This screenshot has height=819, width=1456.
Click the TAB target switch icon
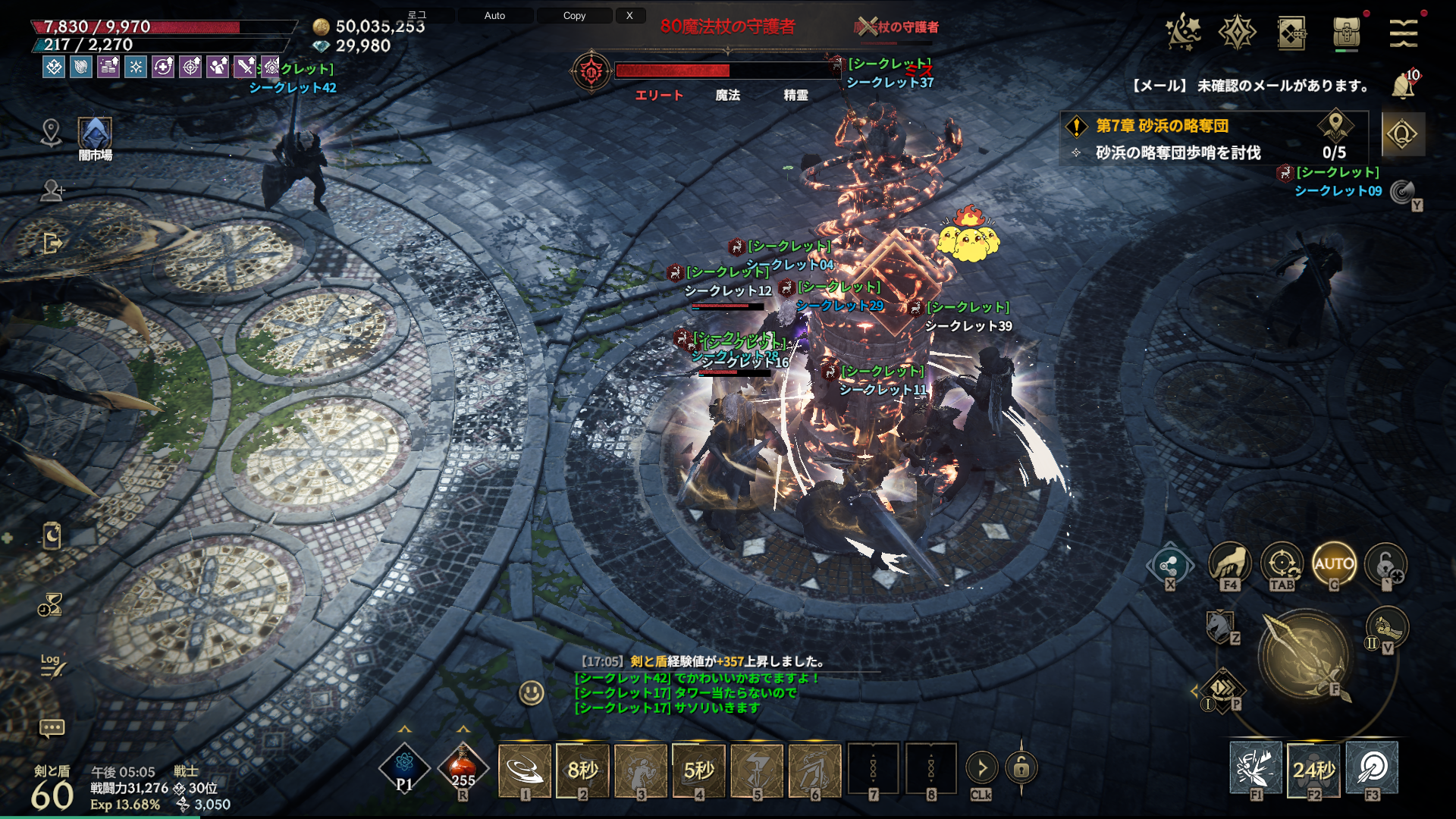point(1282,563)
